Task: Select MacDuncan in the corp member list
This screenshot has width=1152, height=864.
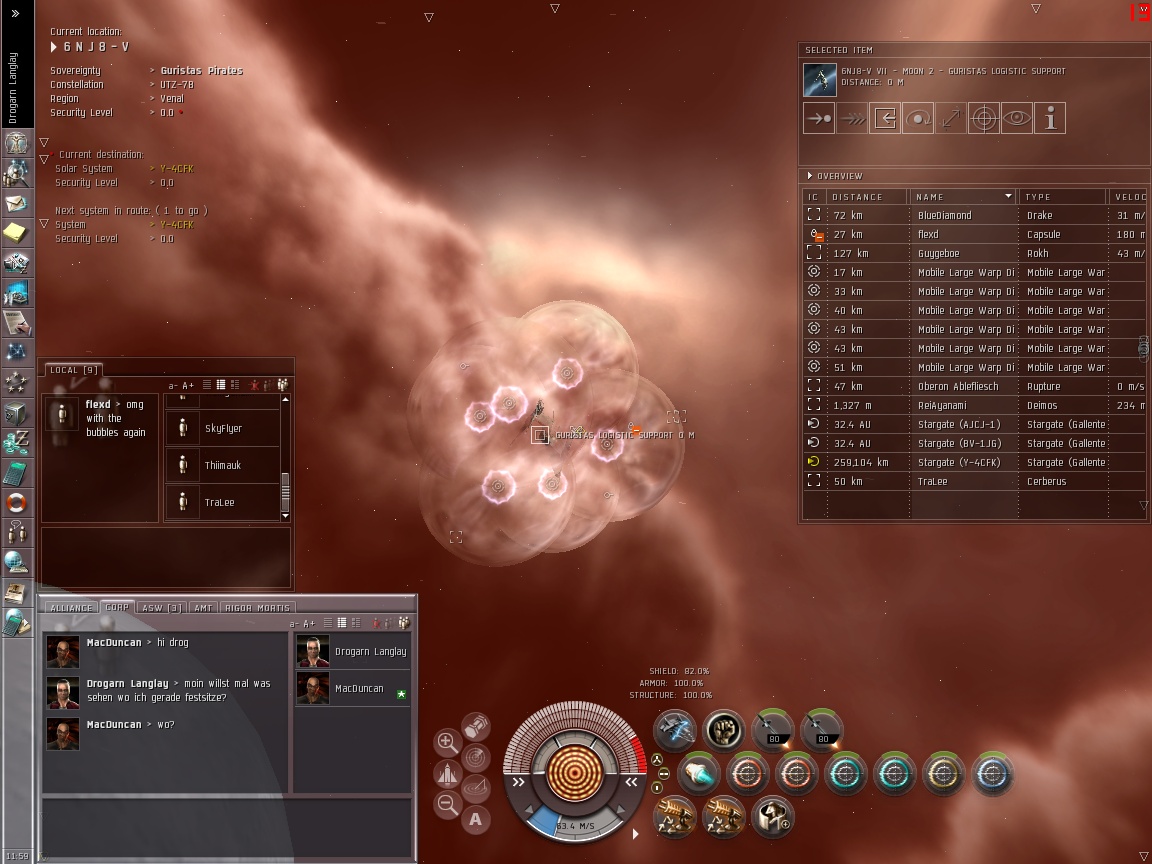Action: pos(359,689)
